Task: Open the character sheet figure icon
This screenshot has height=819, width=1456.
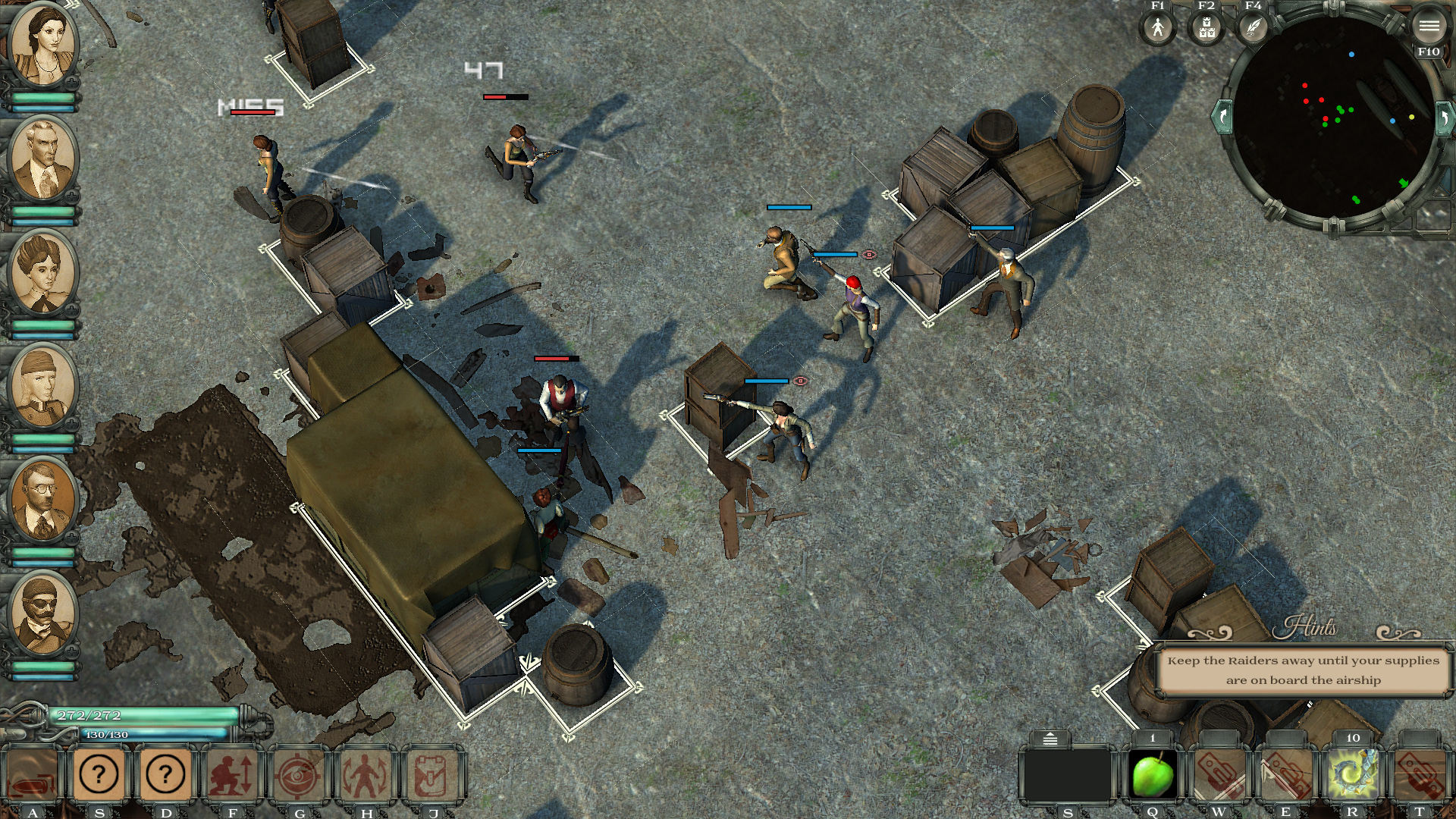Action: click(1157, 29)
